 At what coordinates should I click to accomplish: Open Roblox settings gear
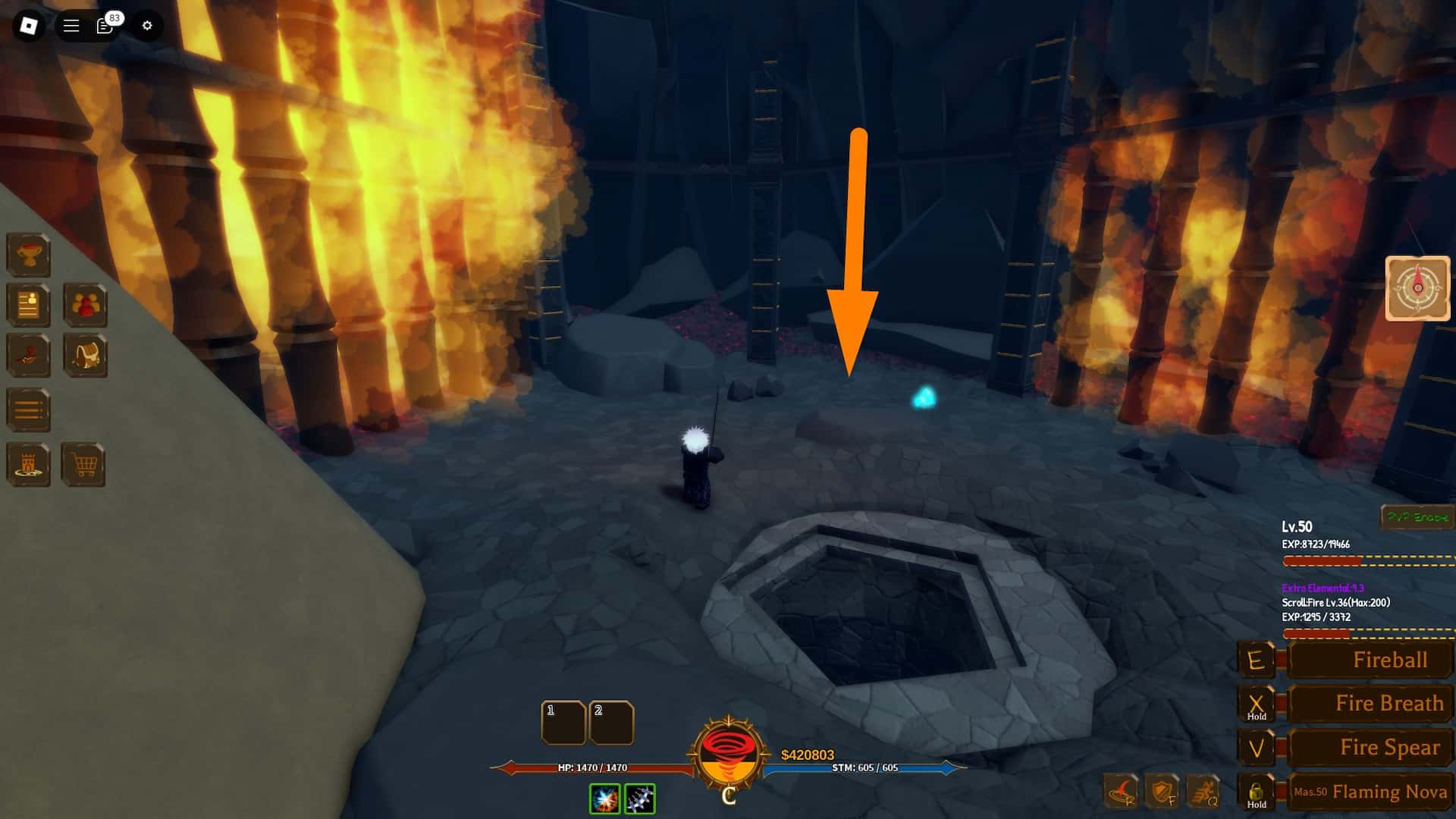coord(147,25)
